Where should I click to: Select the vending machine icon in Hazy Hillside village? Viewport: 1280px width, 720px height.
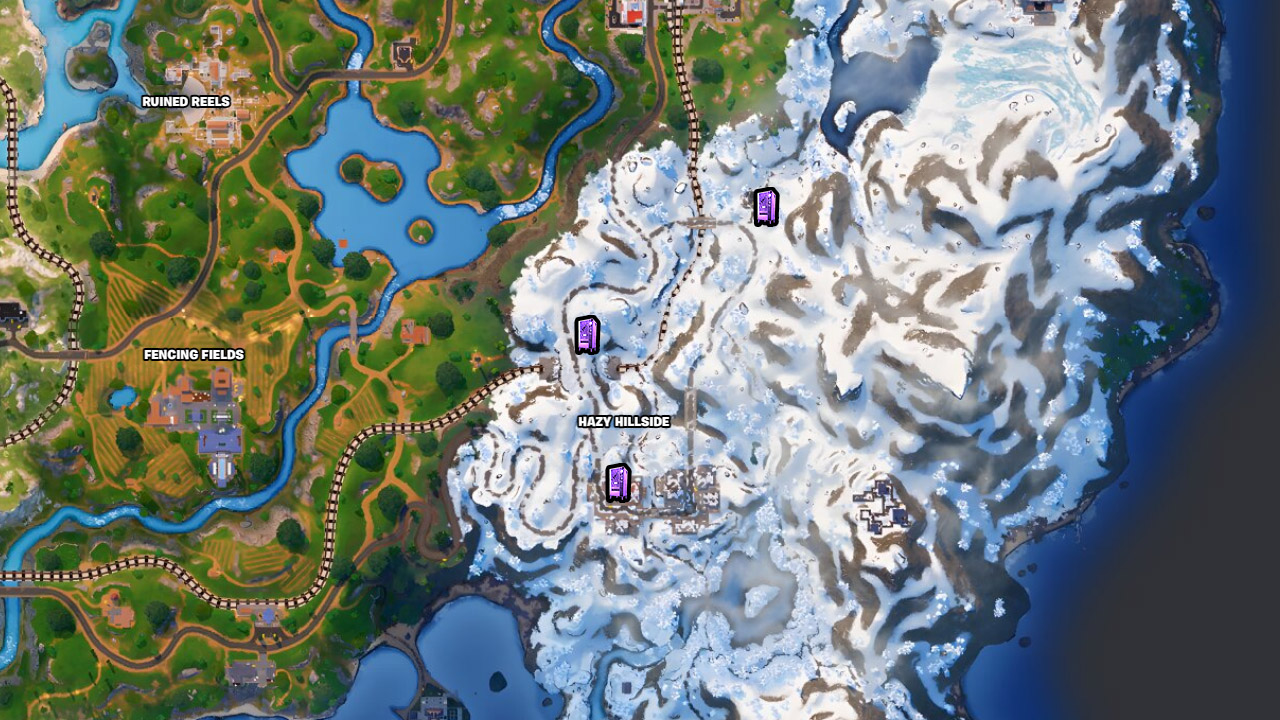(x=619, y=484)
